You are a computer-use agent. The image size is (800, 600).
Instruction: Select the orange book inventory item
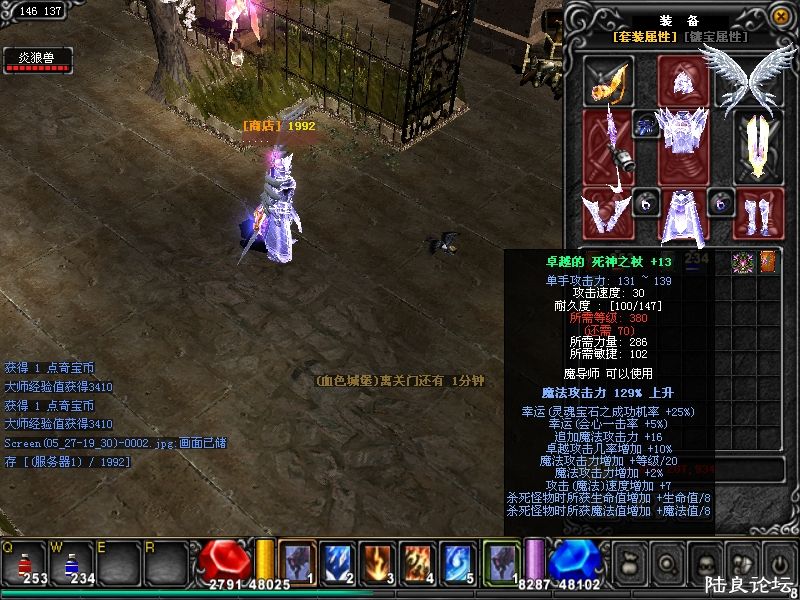pos(768,262)
